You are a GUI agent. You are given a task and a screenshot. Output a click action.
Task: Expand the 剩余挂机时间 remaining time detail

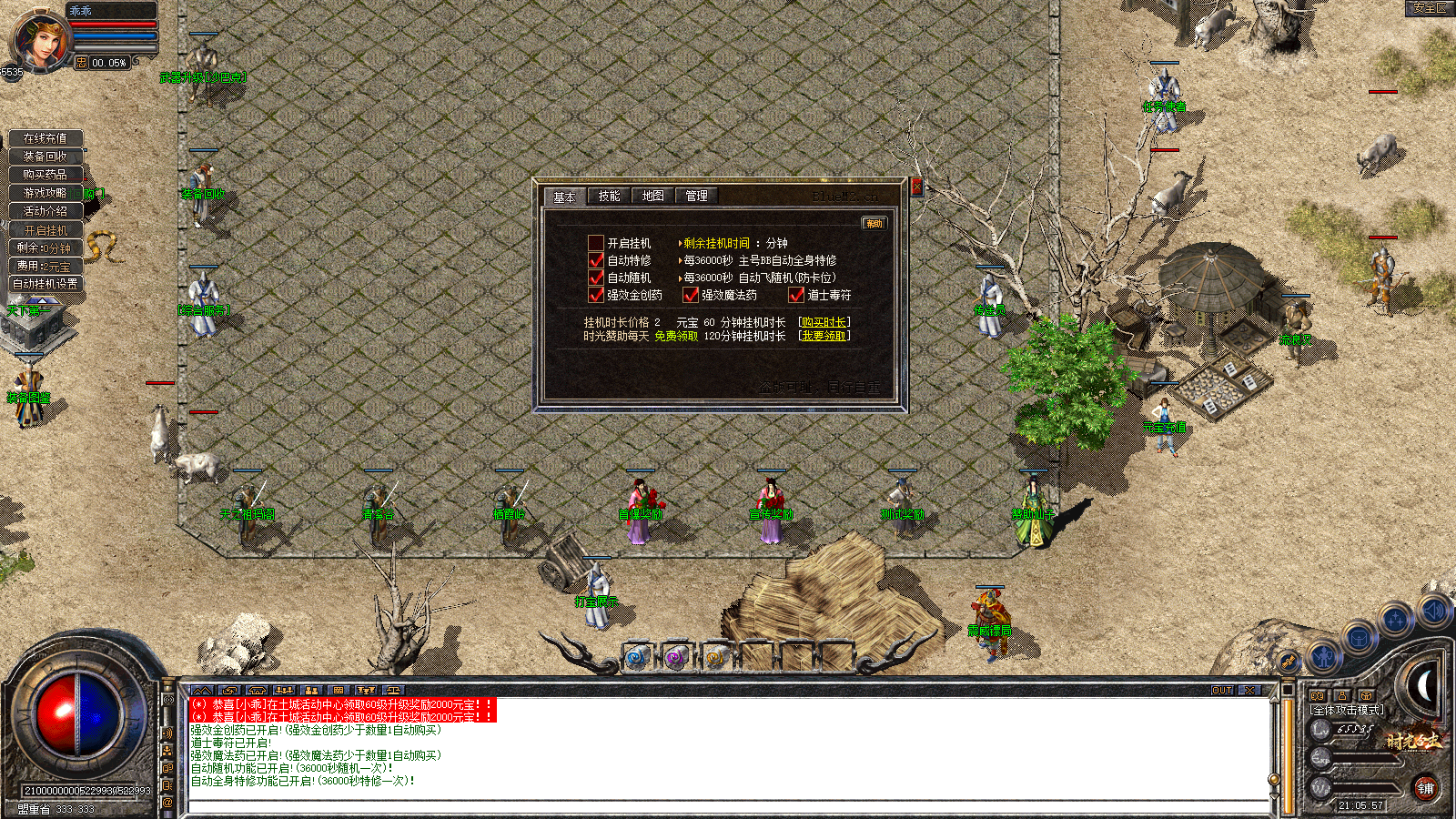tap(680, 242)
